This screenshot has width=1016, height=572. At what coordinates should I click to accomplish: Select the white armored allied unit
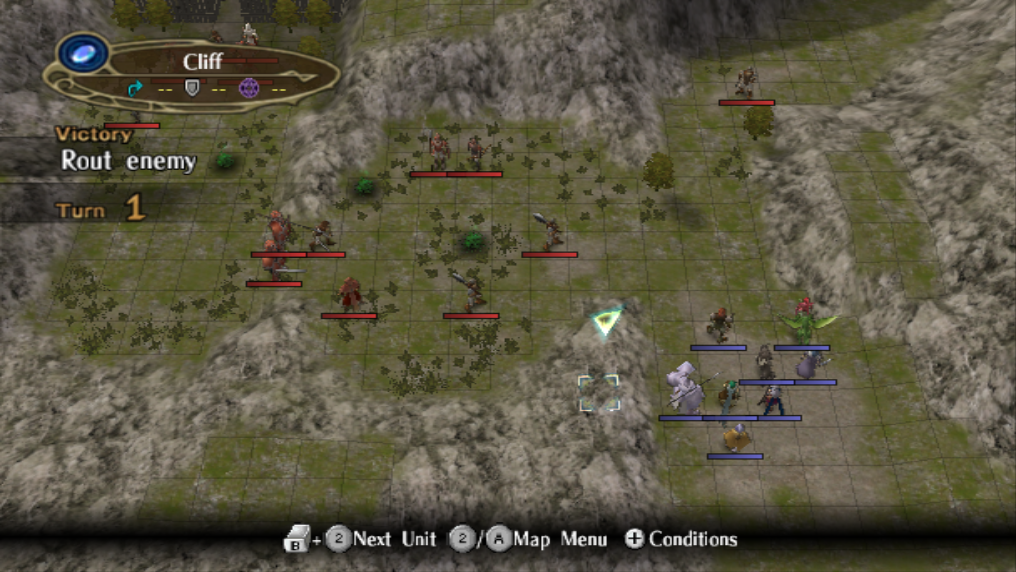pyautogui.click(x=685, y=387)
